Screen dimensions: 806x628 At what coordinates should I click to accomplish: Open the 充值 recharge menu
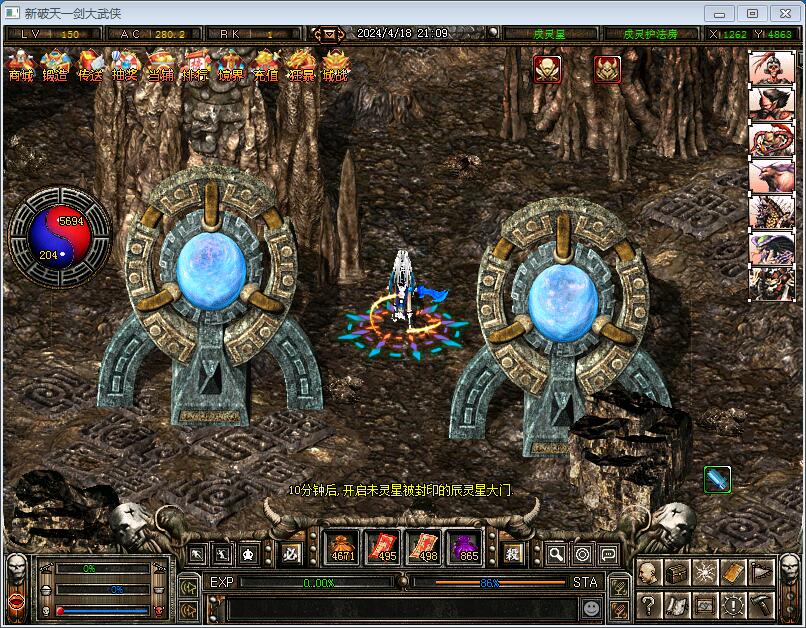point(266,66)
